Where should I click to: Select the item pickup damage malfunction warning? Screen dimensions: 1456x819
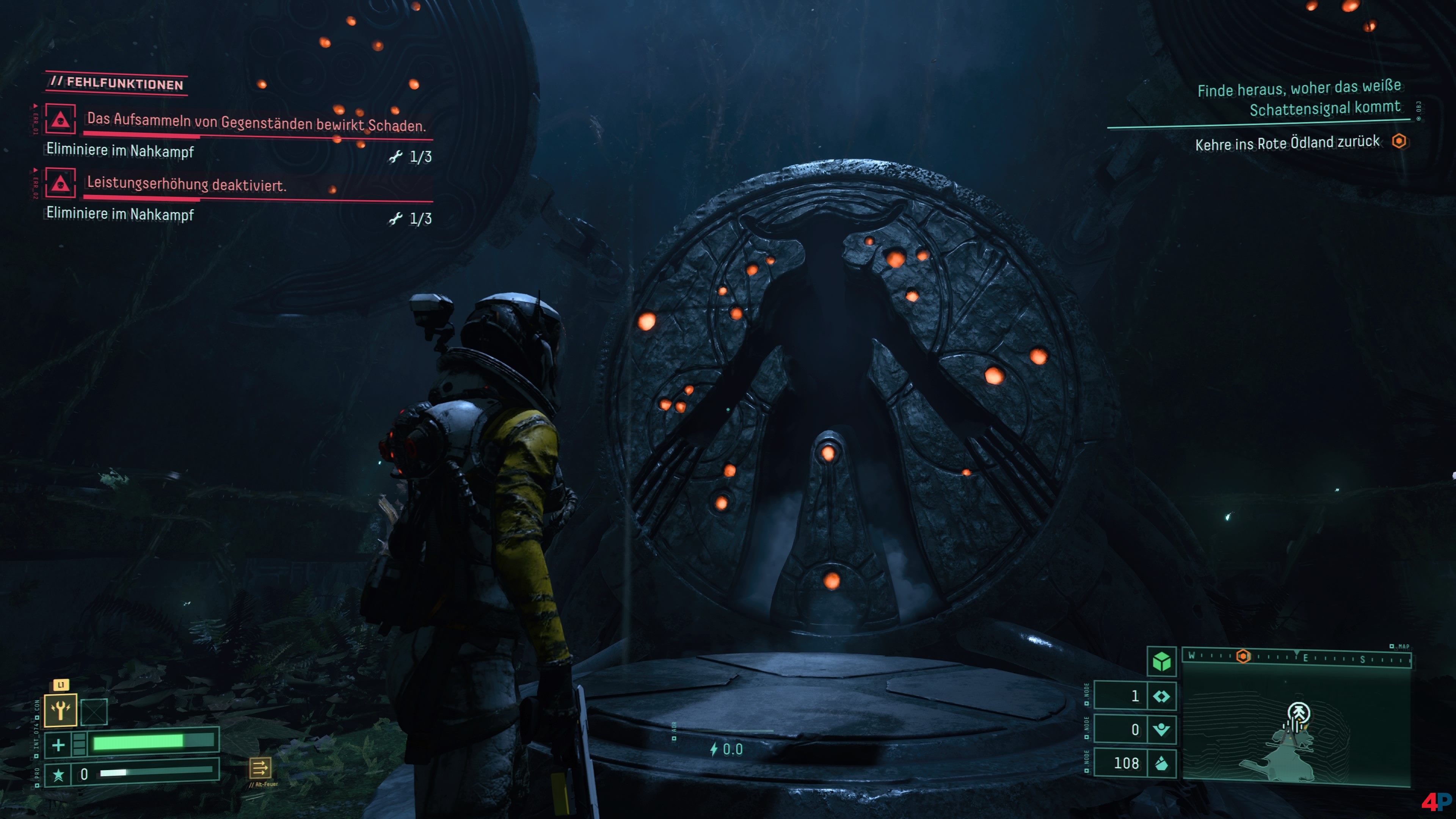(256, 121)
